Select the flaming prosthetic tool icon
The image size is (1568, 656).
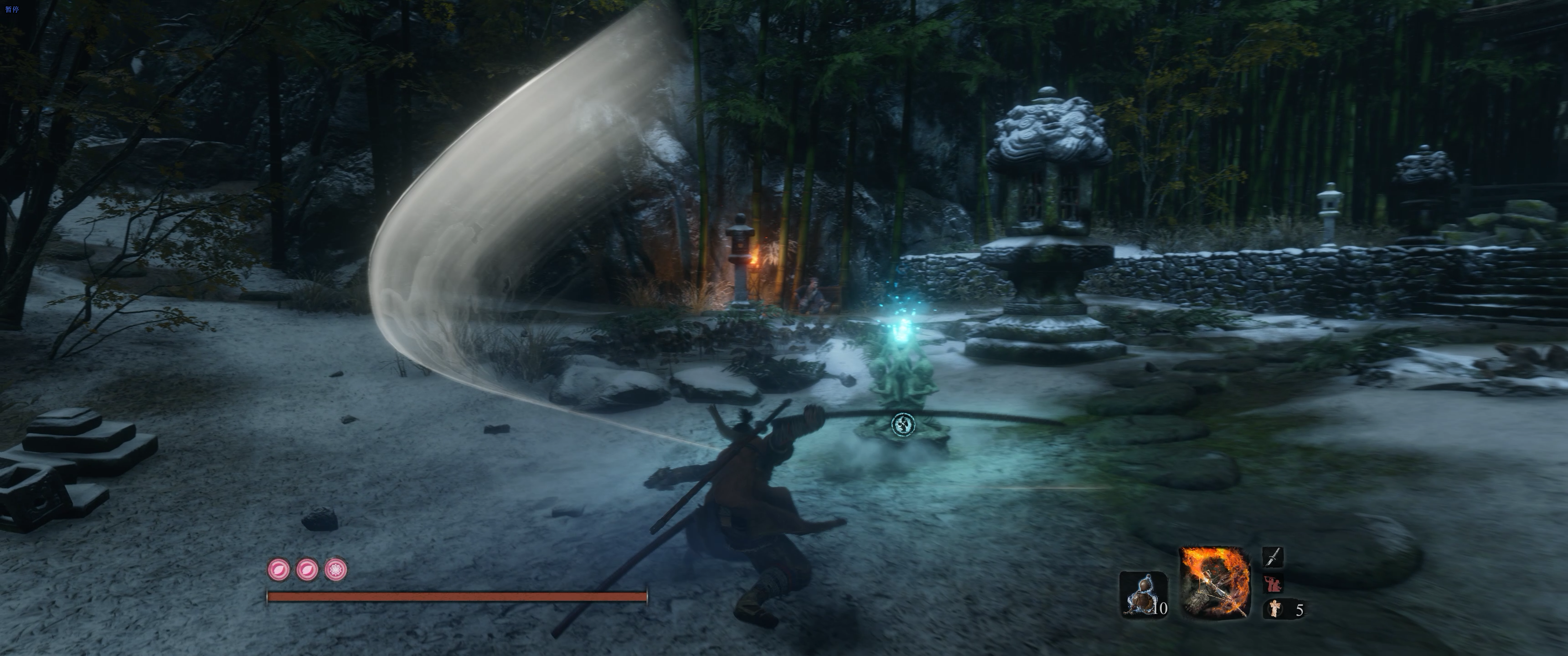(x=1214, y=581)
